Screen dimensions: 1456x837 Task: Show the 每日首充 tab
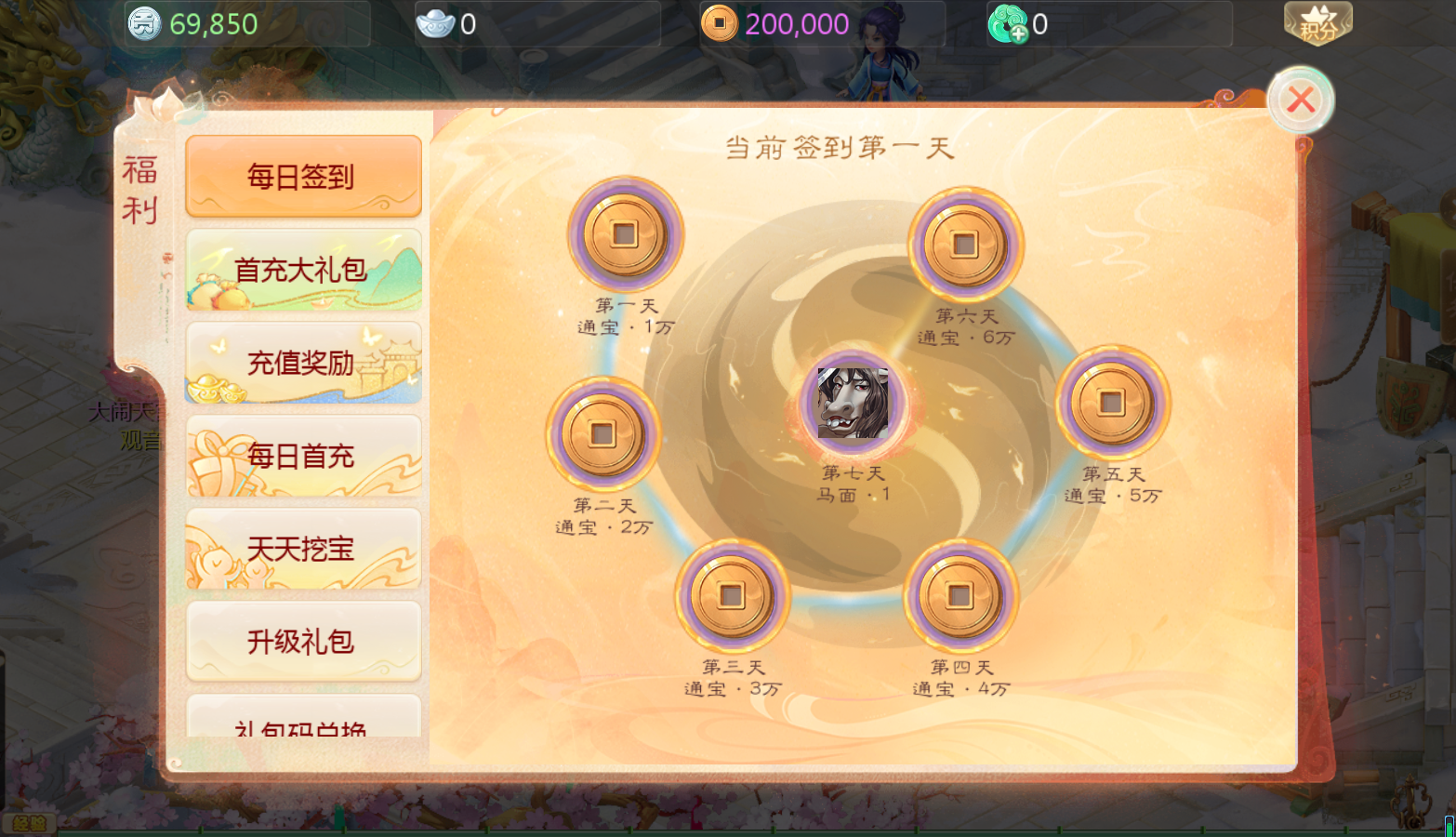303,456
